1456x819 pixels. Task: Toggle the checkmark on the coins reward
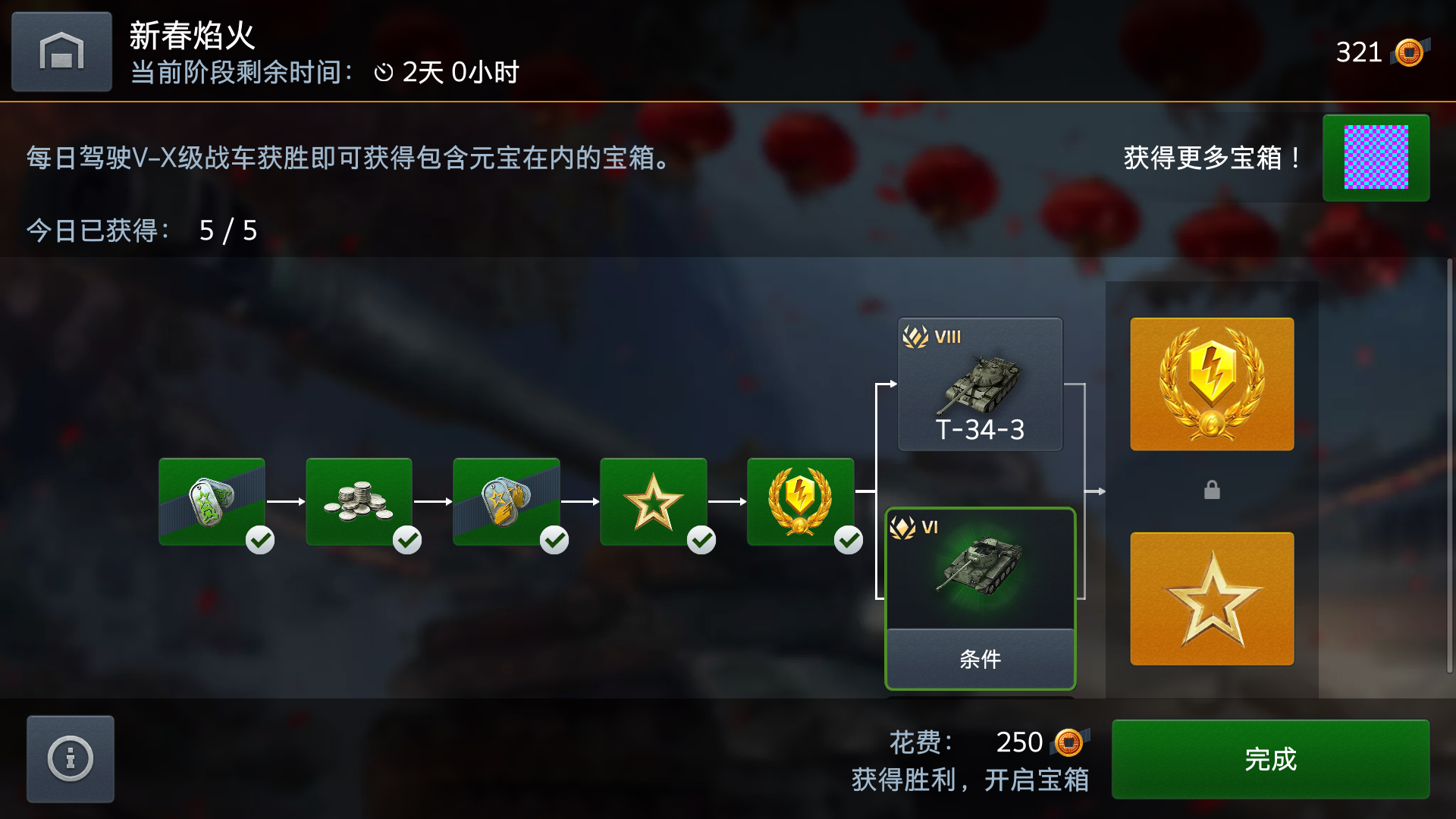(x=407, y=541)
